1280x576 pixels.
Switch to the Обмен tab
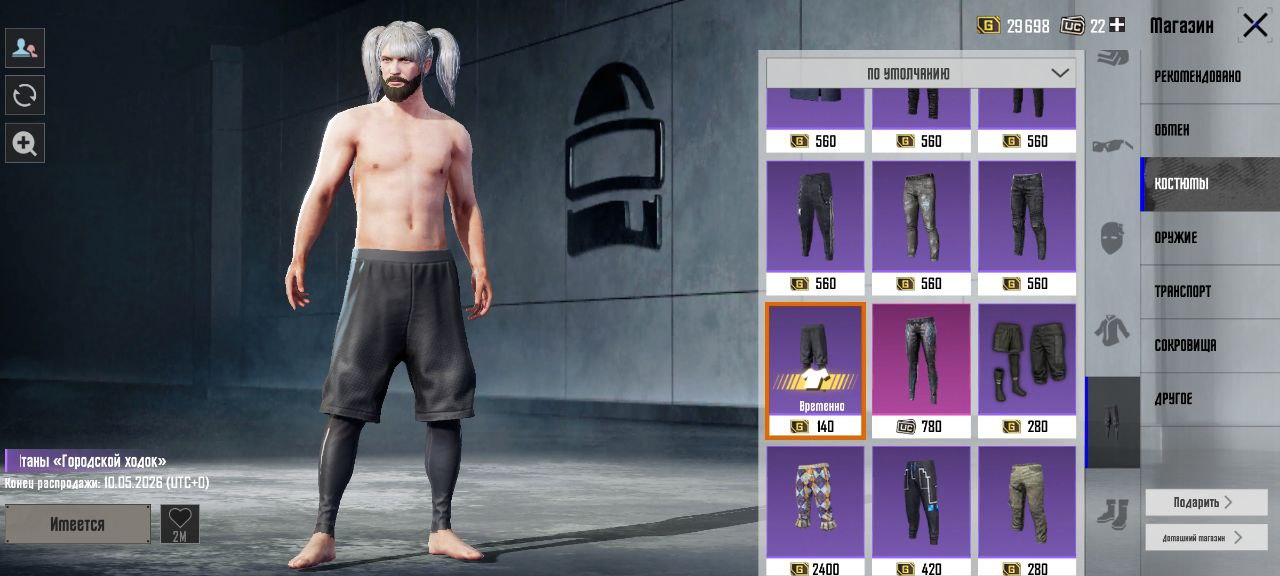pos(1172,130)
